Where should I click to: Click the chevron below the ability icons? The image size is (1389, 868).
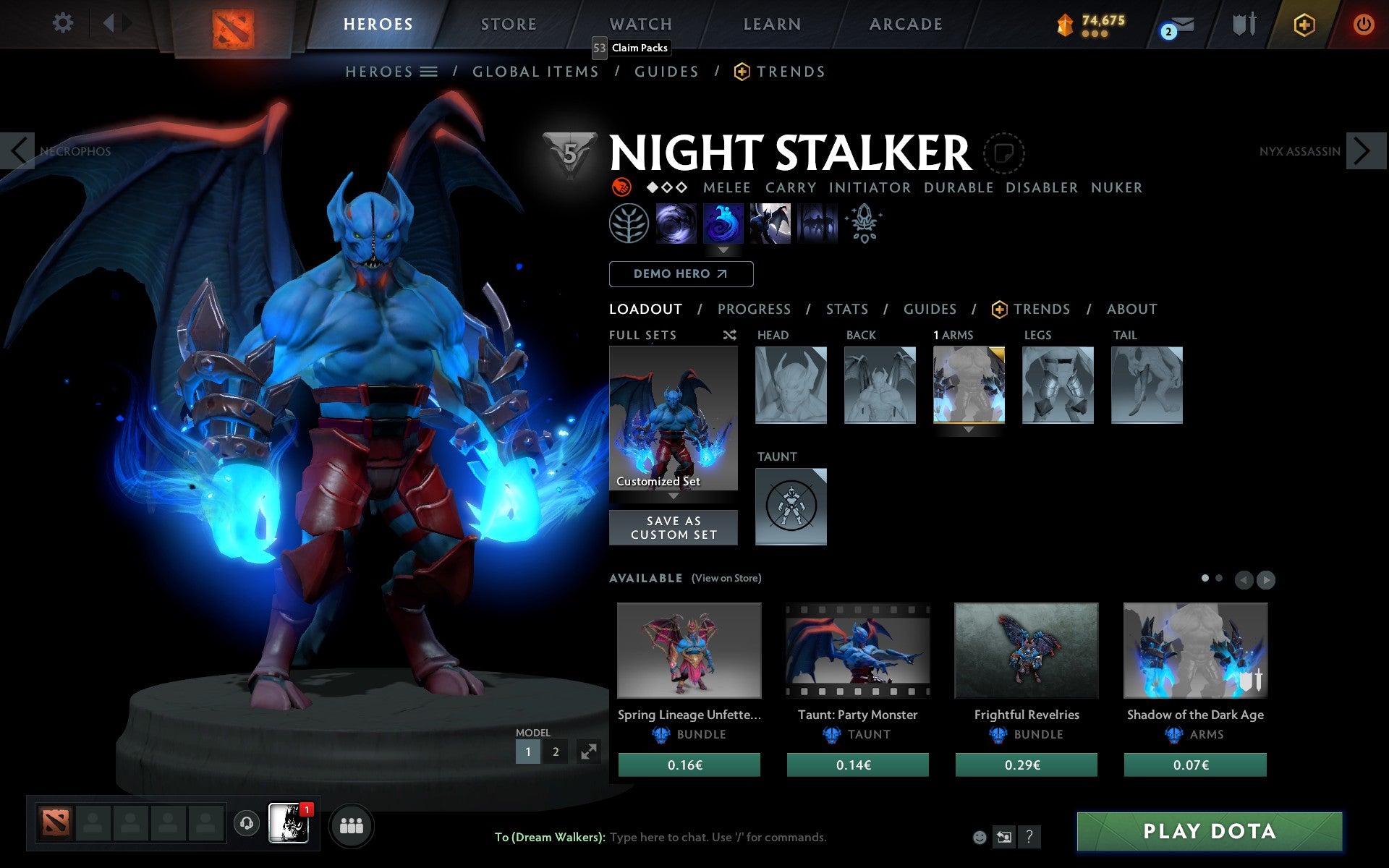723,250
